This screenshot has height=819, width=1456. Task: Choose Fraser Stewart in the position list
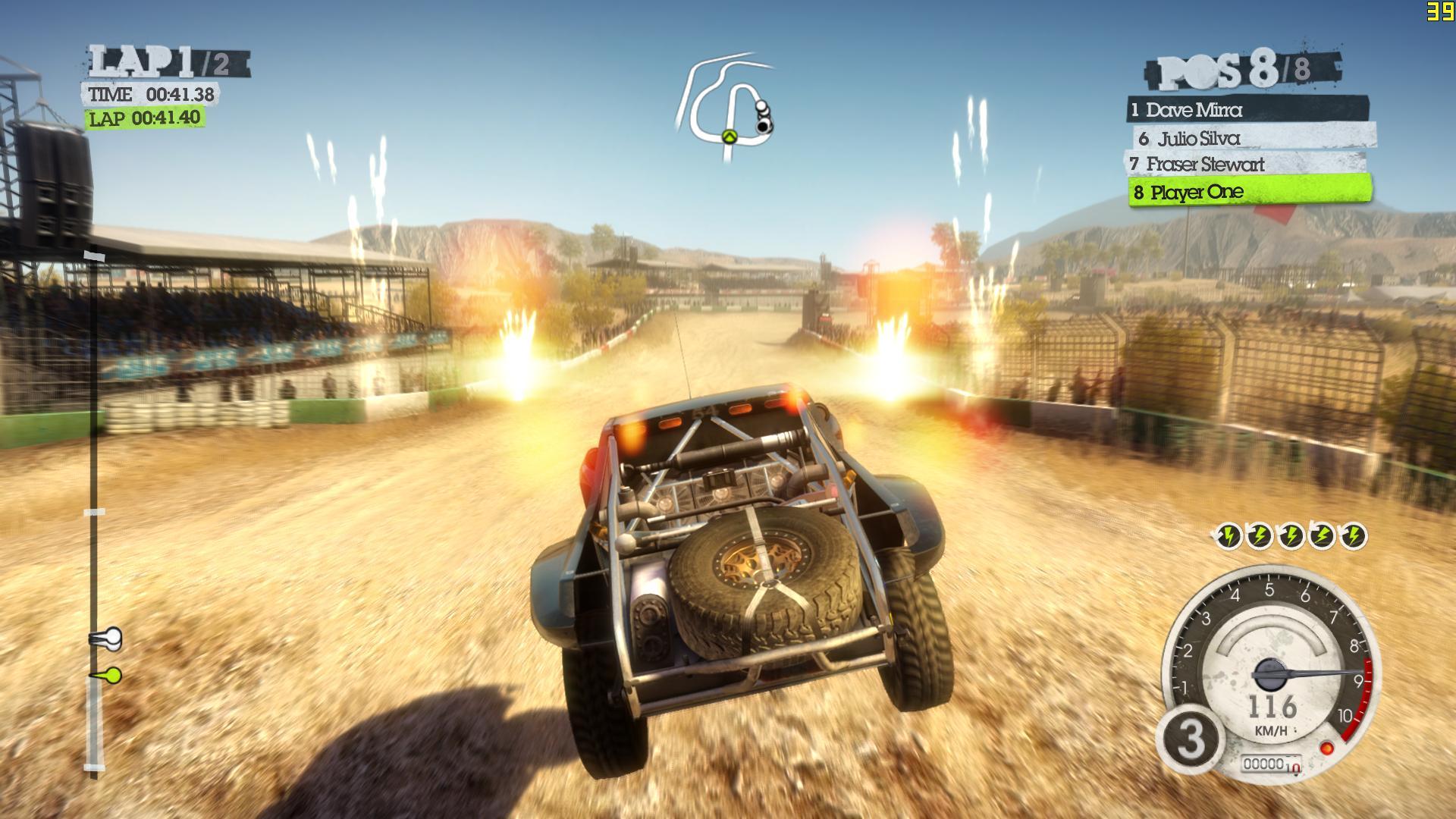click(x=1244, y=164)
